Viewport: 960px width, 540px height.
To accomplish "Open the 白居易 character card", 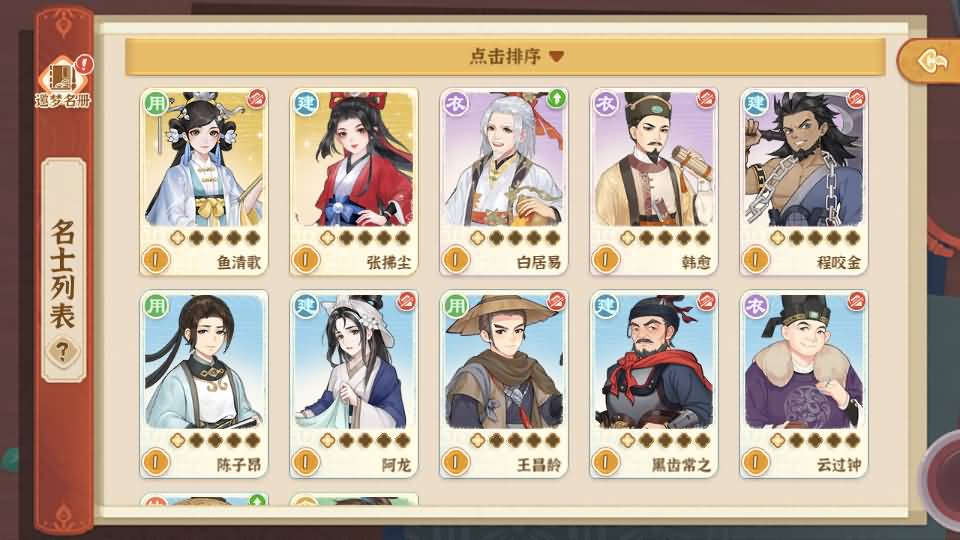I will coord(504,180).
